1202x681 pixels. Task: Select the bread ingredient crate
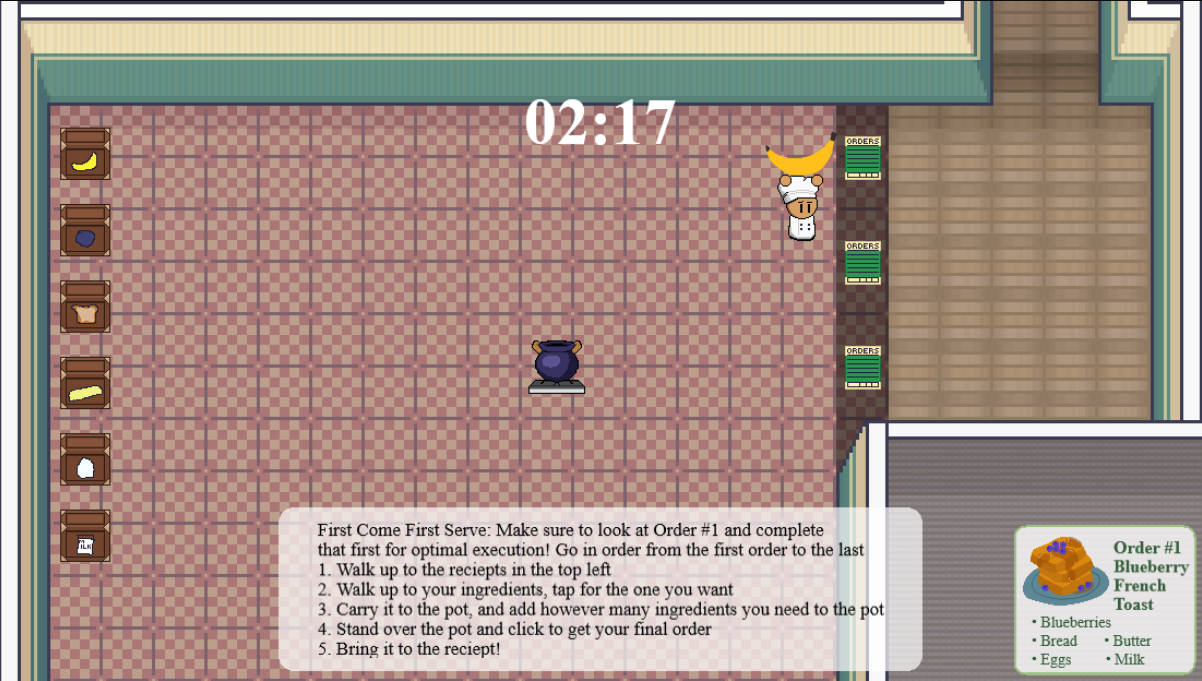point(85,307)
